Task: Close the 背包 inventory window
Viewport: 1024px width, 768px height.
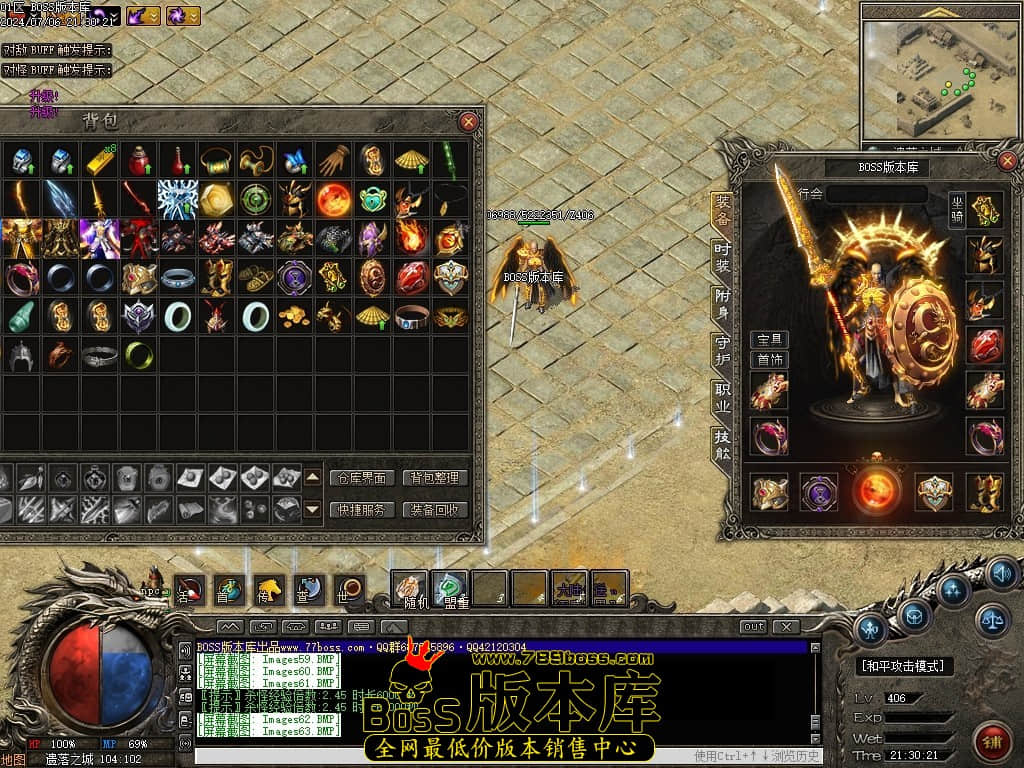Action: tap(468, 122)
